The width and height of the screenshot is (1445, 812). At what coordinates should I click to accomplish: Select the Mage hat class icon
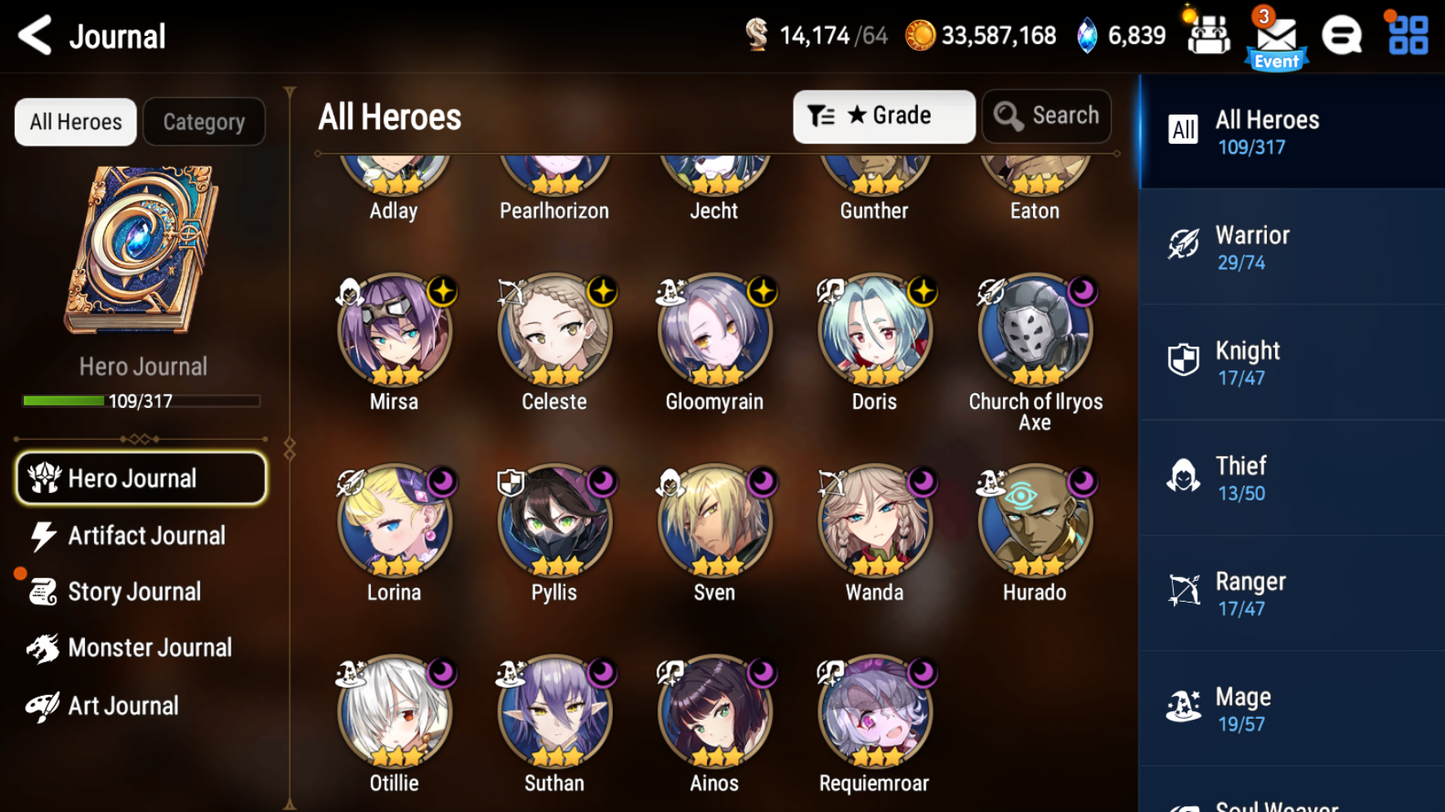(x=1184, y=706)
